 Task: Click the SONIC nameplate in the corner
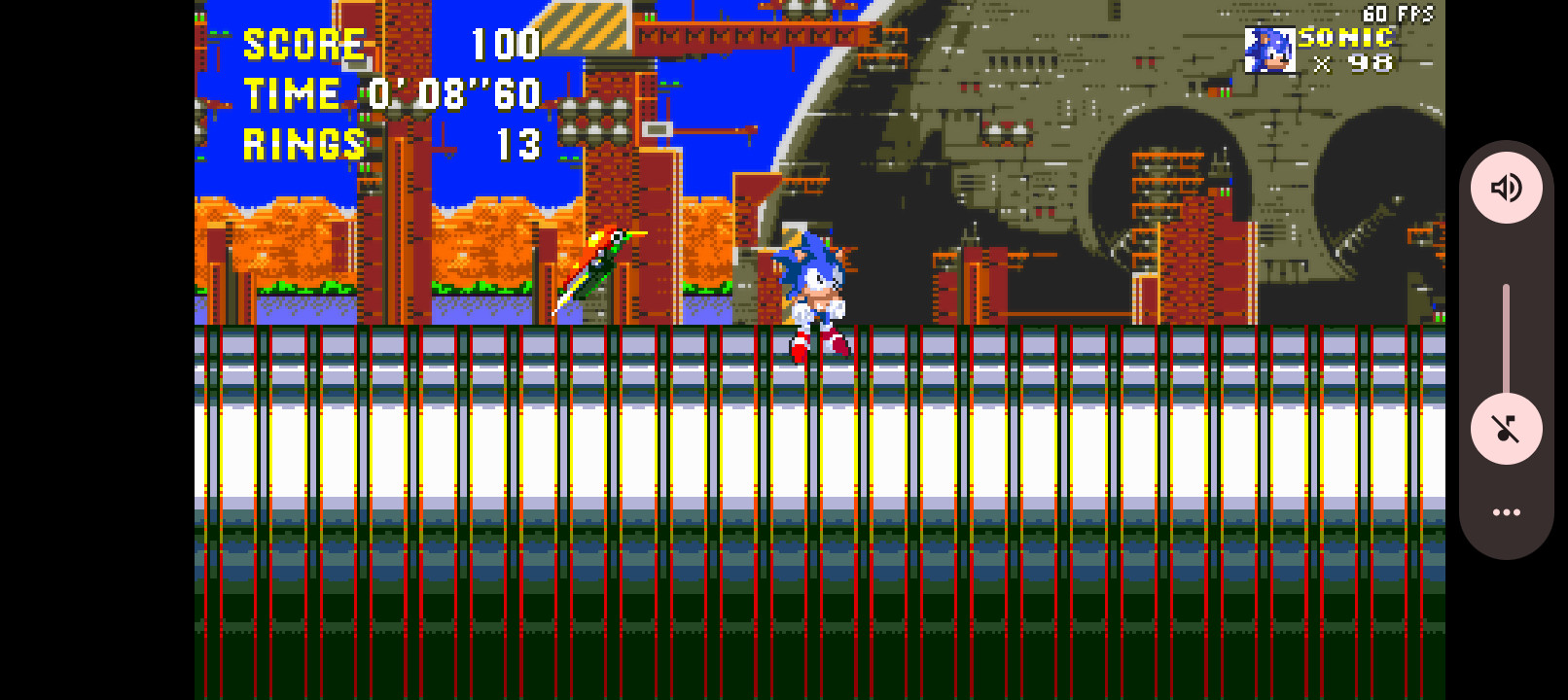click(1345, 39)
